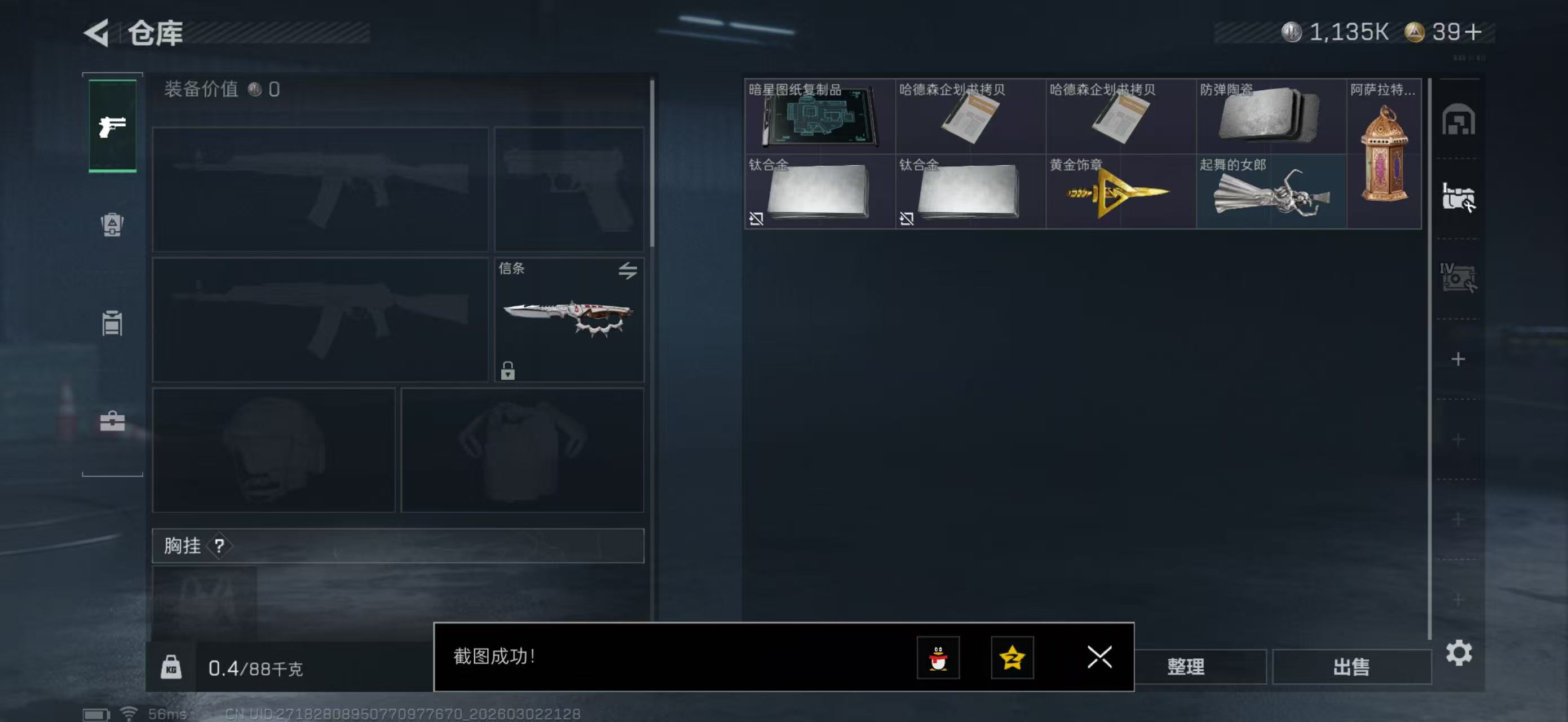Select the pistol loadout tab icon
This screenshot has height=722, width=1568.
(112, 126)
